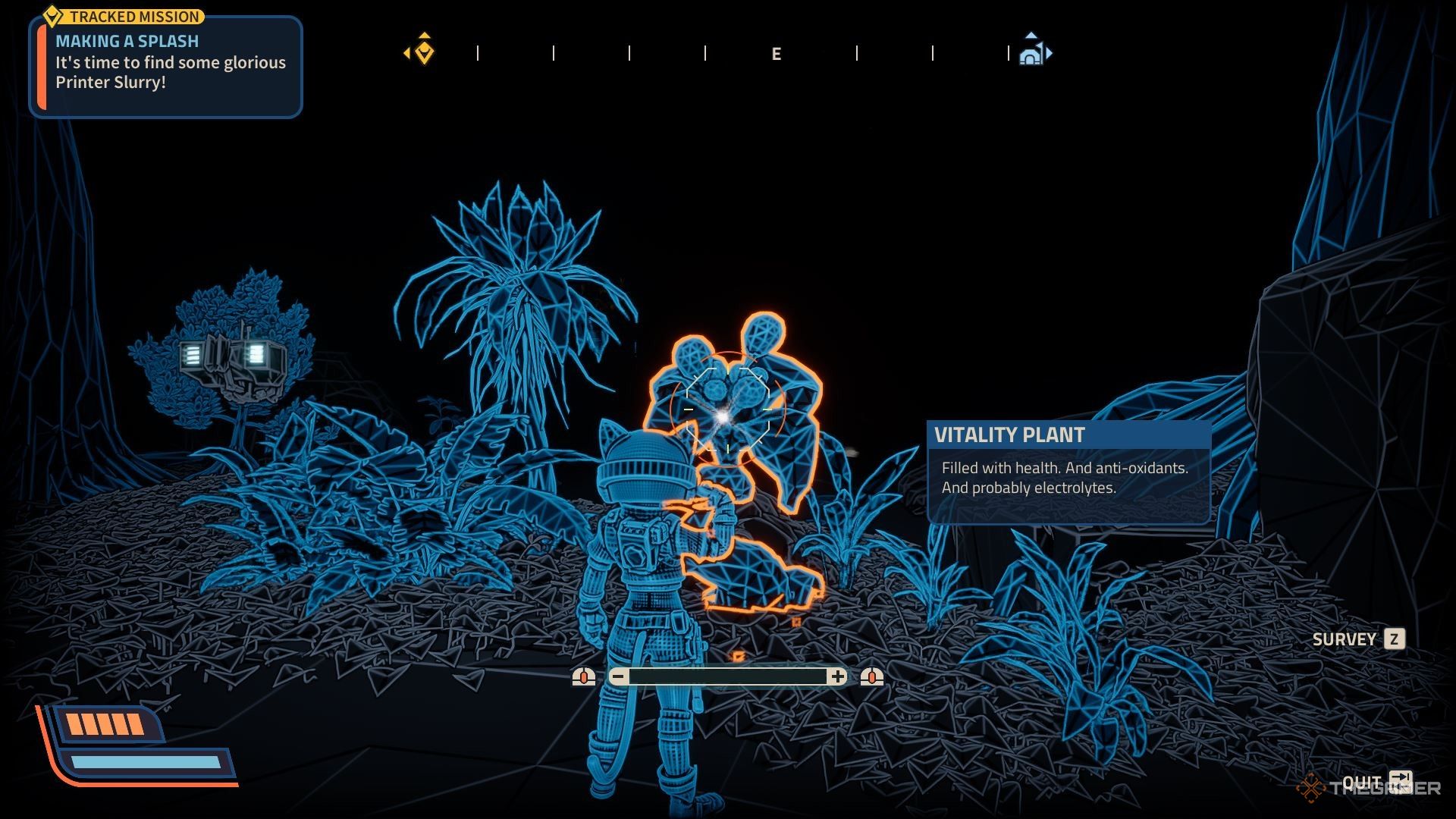The height and width of the screenshot is (819, 1456).
Task: Open the Vitality Plant info tooltip
Action: (x=1068, y=472)
